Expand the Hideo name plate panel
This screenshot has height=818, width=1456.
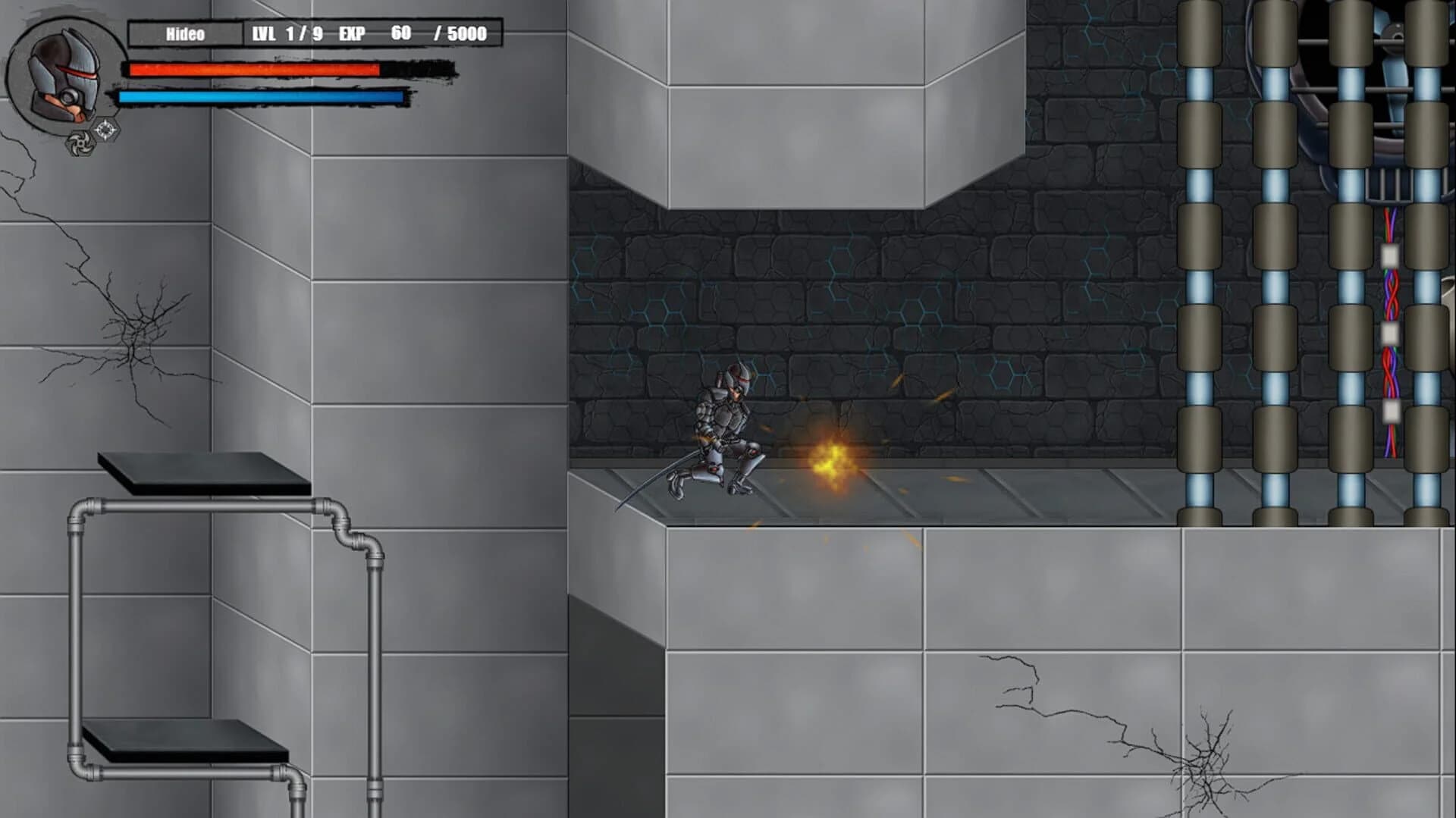pos(184,33)
